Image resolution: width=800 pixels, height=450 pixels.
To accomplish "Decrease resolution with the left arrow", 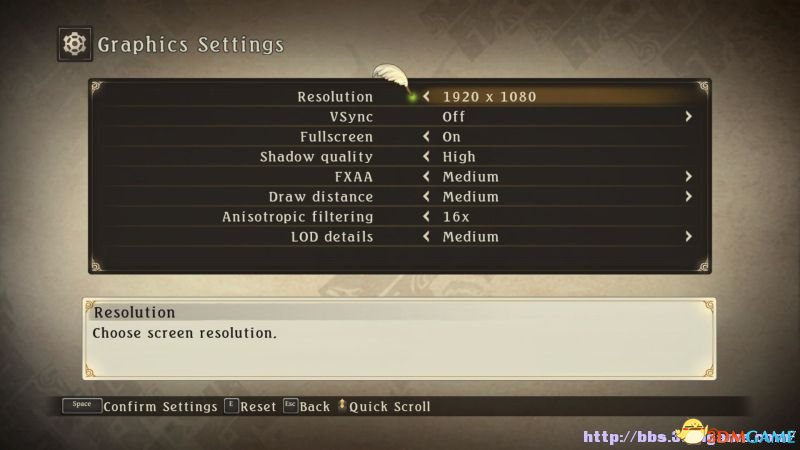I will (427, 97).
